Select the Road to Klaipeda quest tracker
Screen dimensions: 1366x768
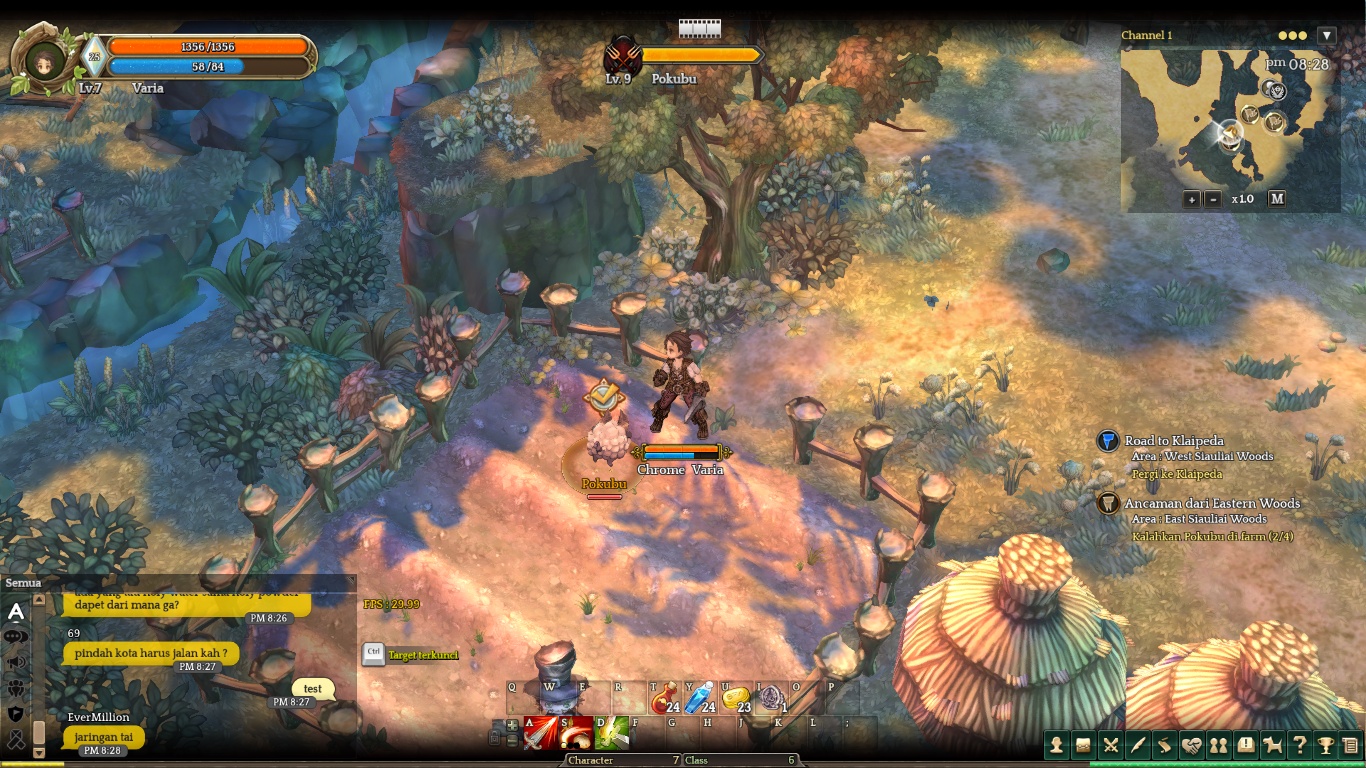tap(1173, 441)
